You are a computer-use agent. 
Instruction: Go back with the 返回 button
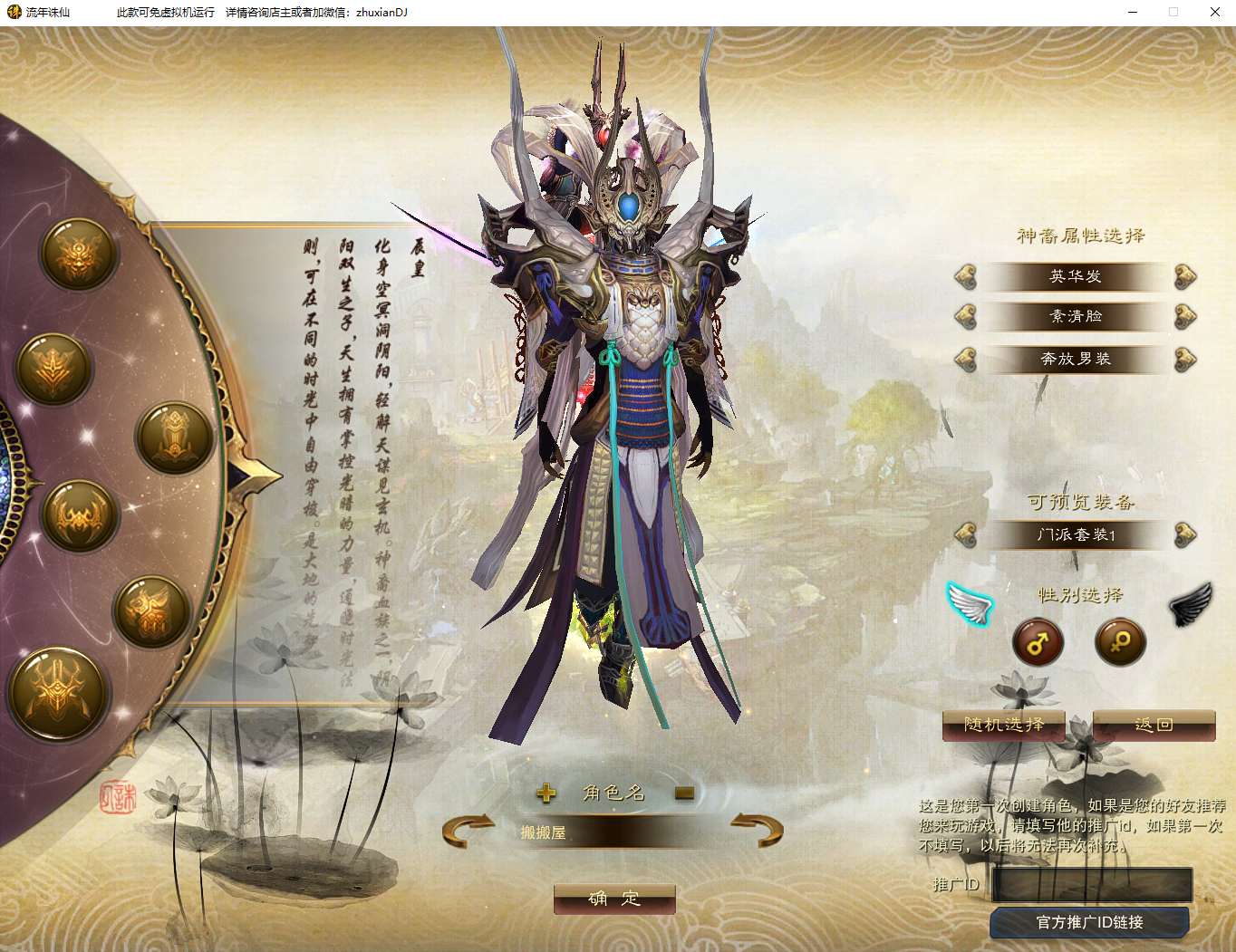click(1154, 725)
